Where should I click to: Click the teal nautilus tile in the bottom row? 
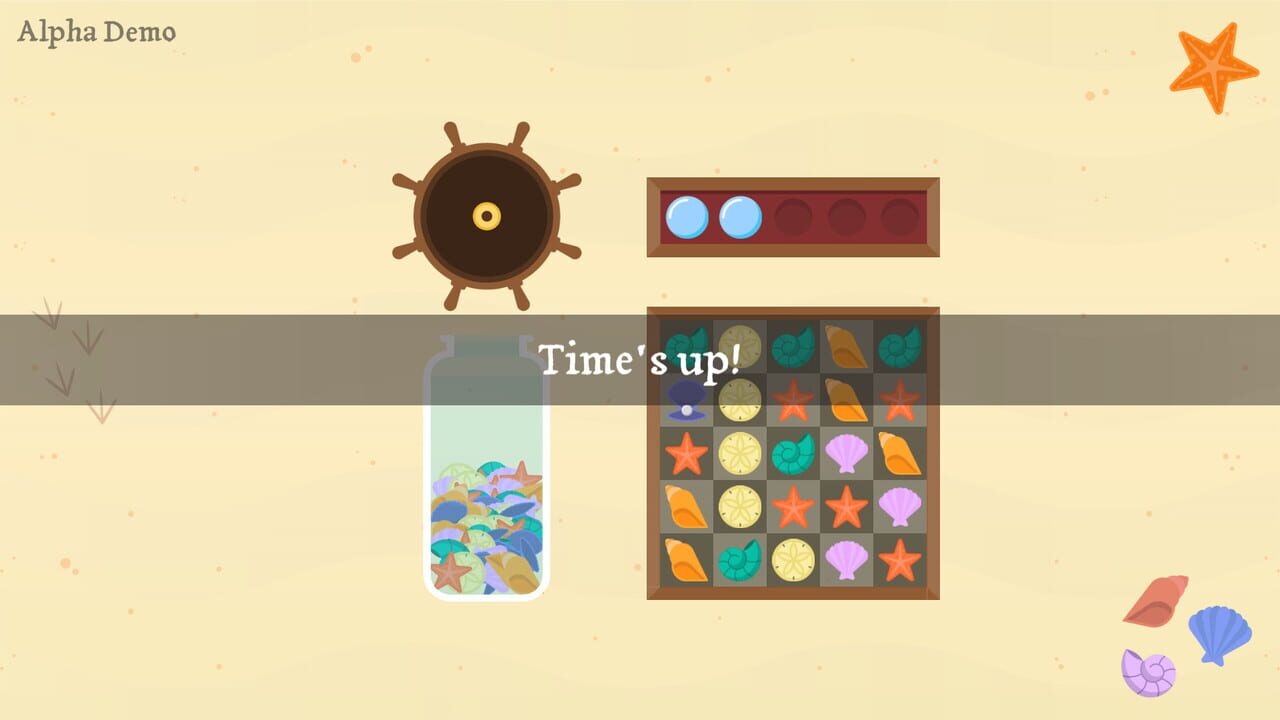click(x=740, y=560)
